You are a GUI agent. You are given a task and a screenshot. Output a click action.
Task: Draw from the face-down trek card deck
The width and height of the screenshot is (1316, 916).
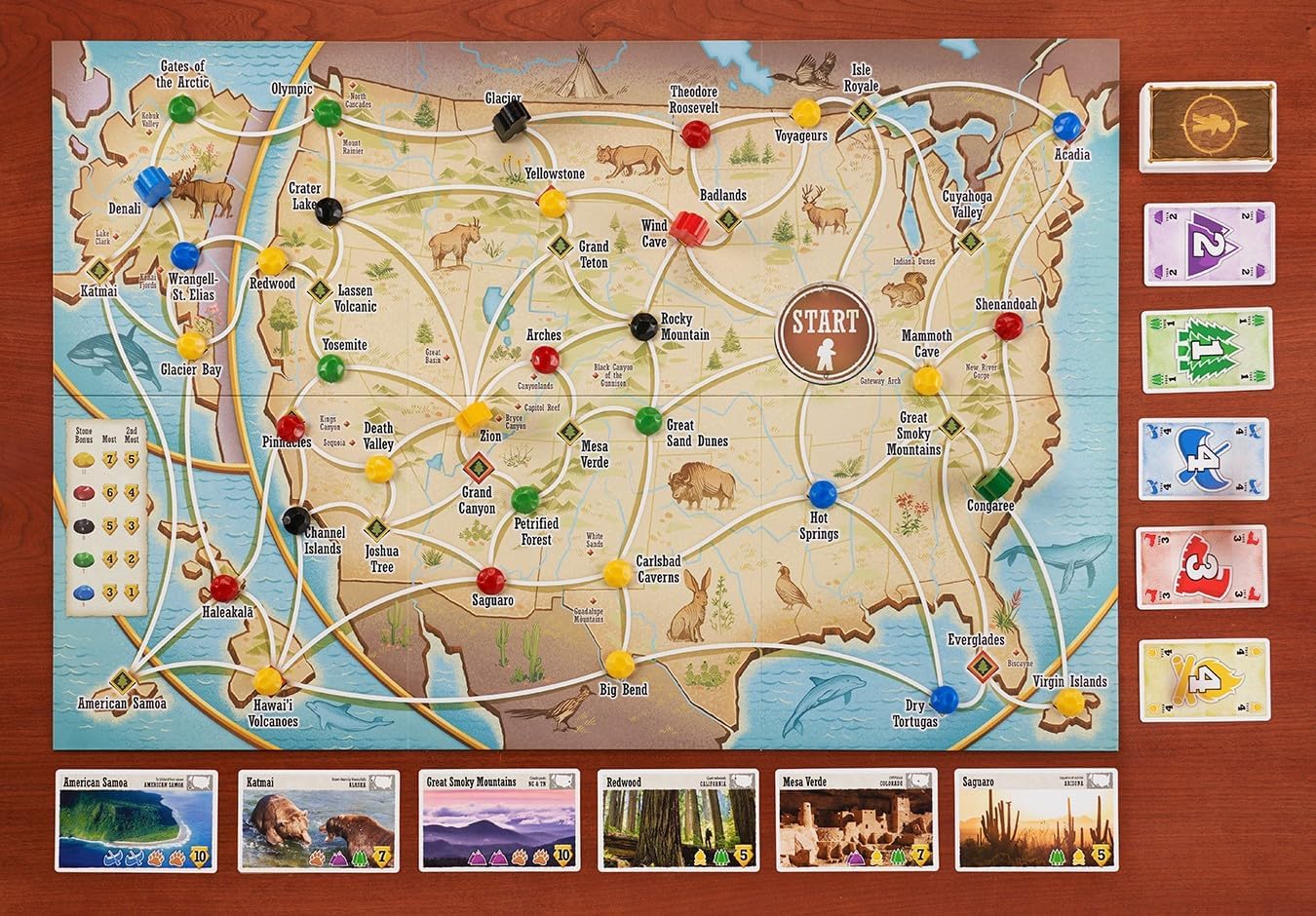[1208, 125]
